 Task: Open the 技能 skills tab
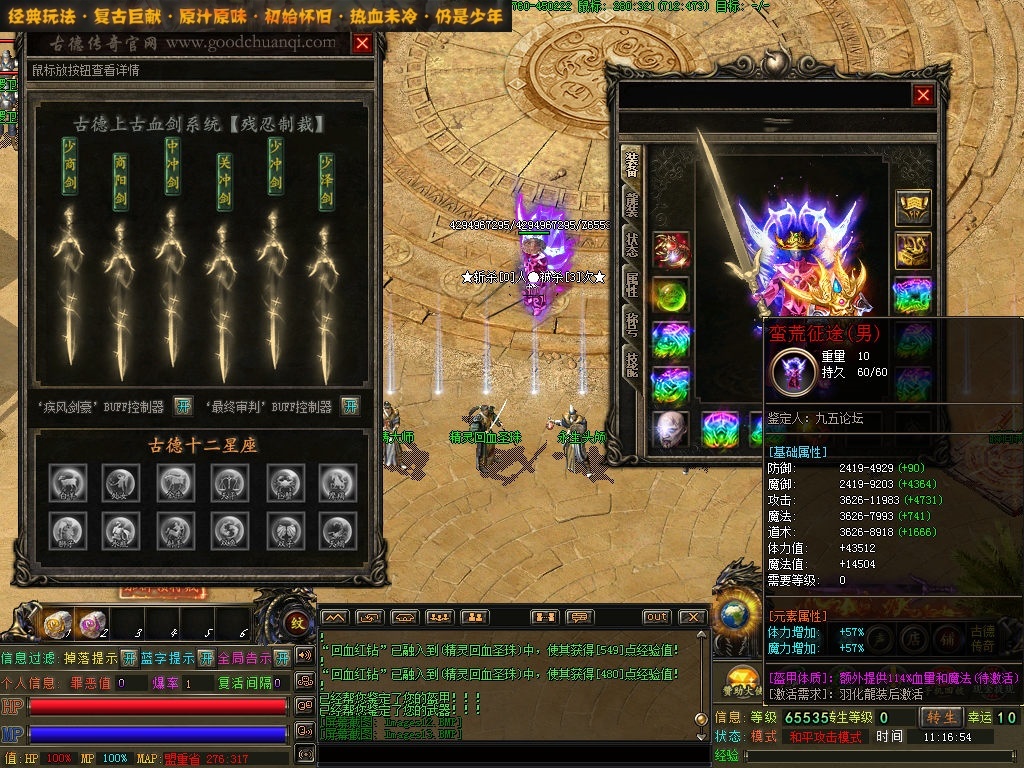click(x=632, y=364)
